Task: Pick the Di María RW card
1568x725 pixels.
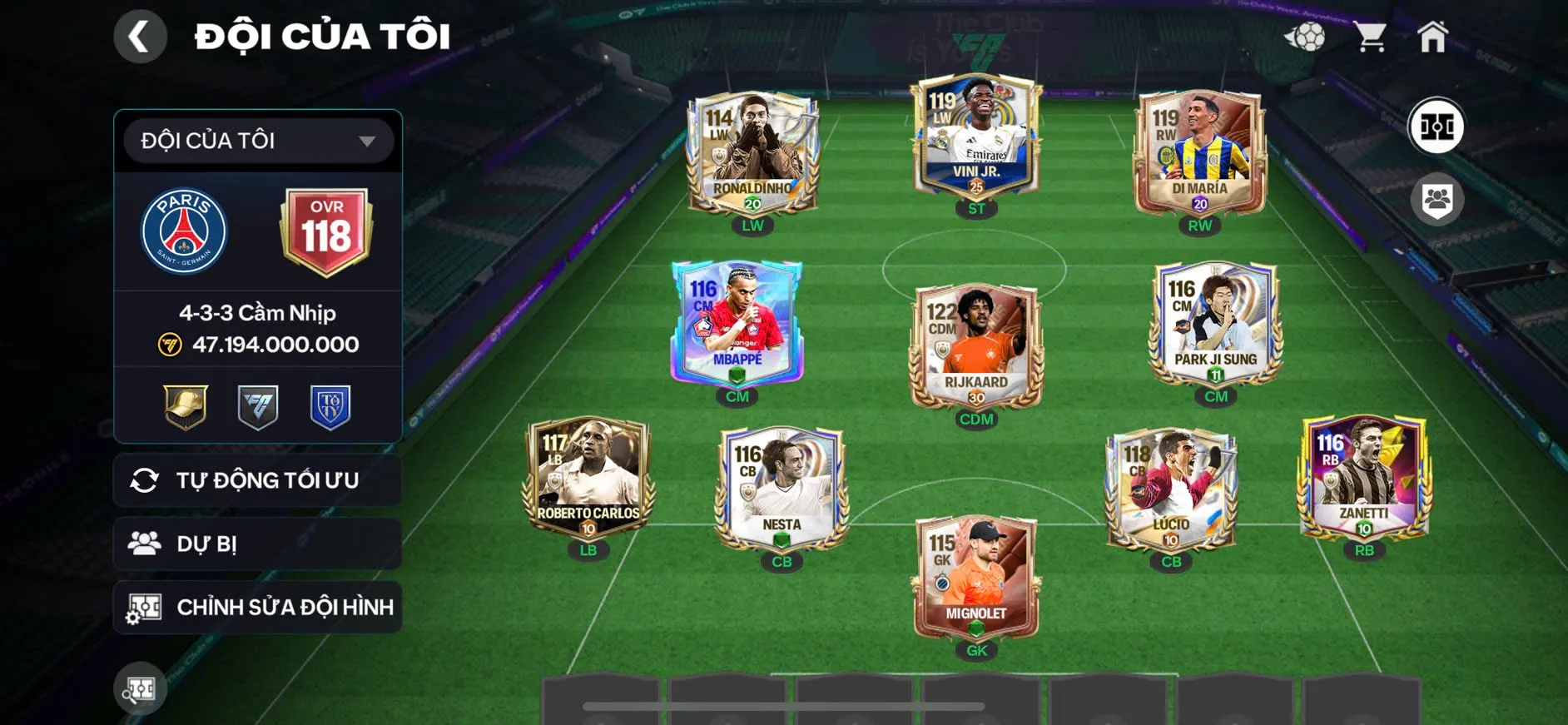Action: [x=1199, y=154]
